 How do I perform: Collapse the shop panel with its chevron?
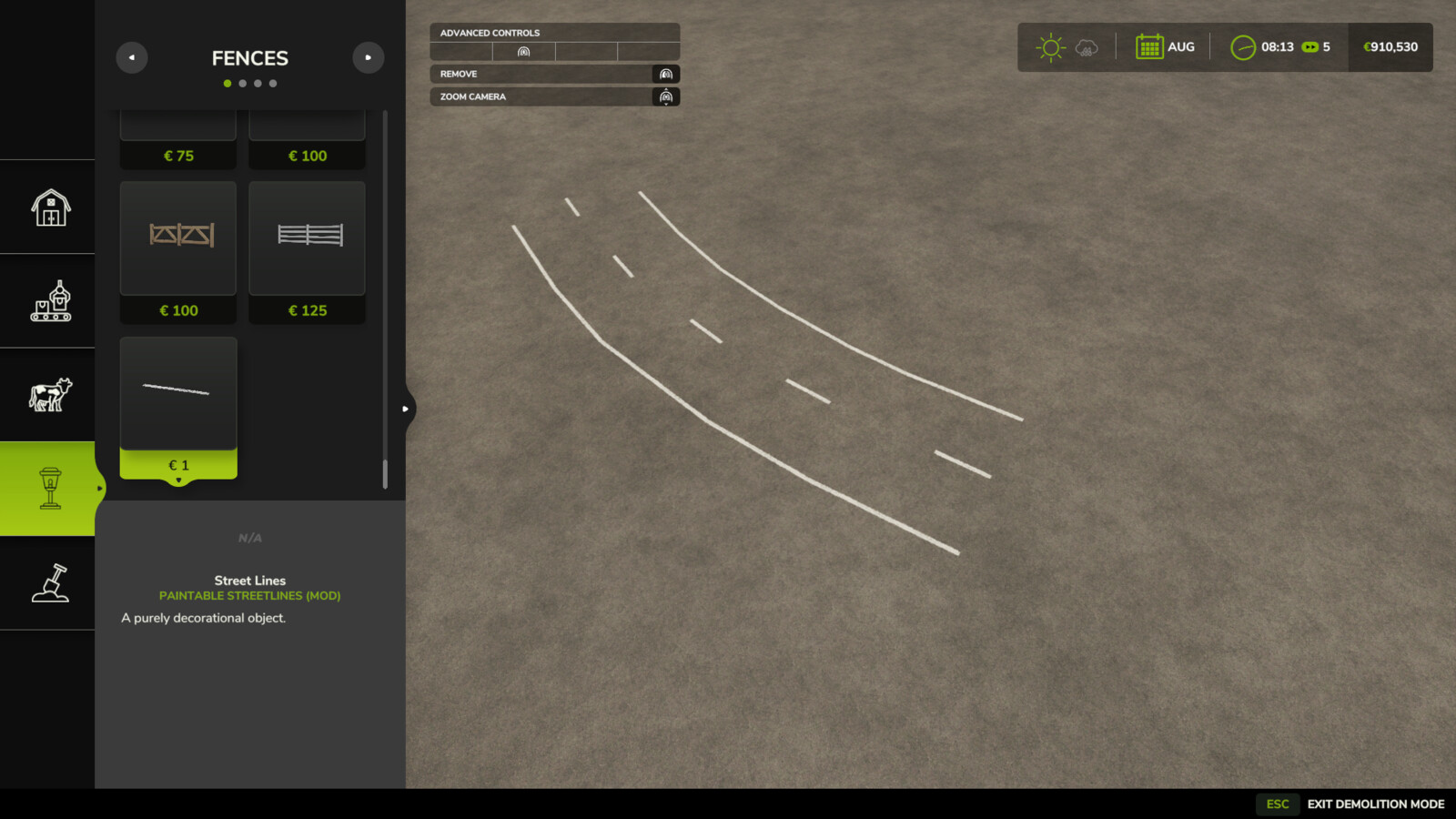(x=406, y=409)
